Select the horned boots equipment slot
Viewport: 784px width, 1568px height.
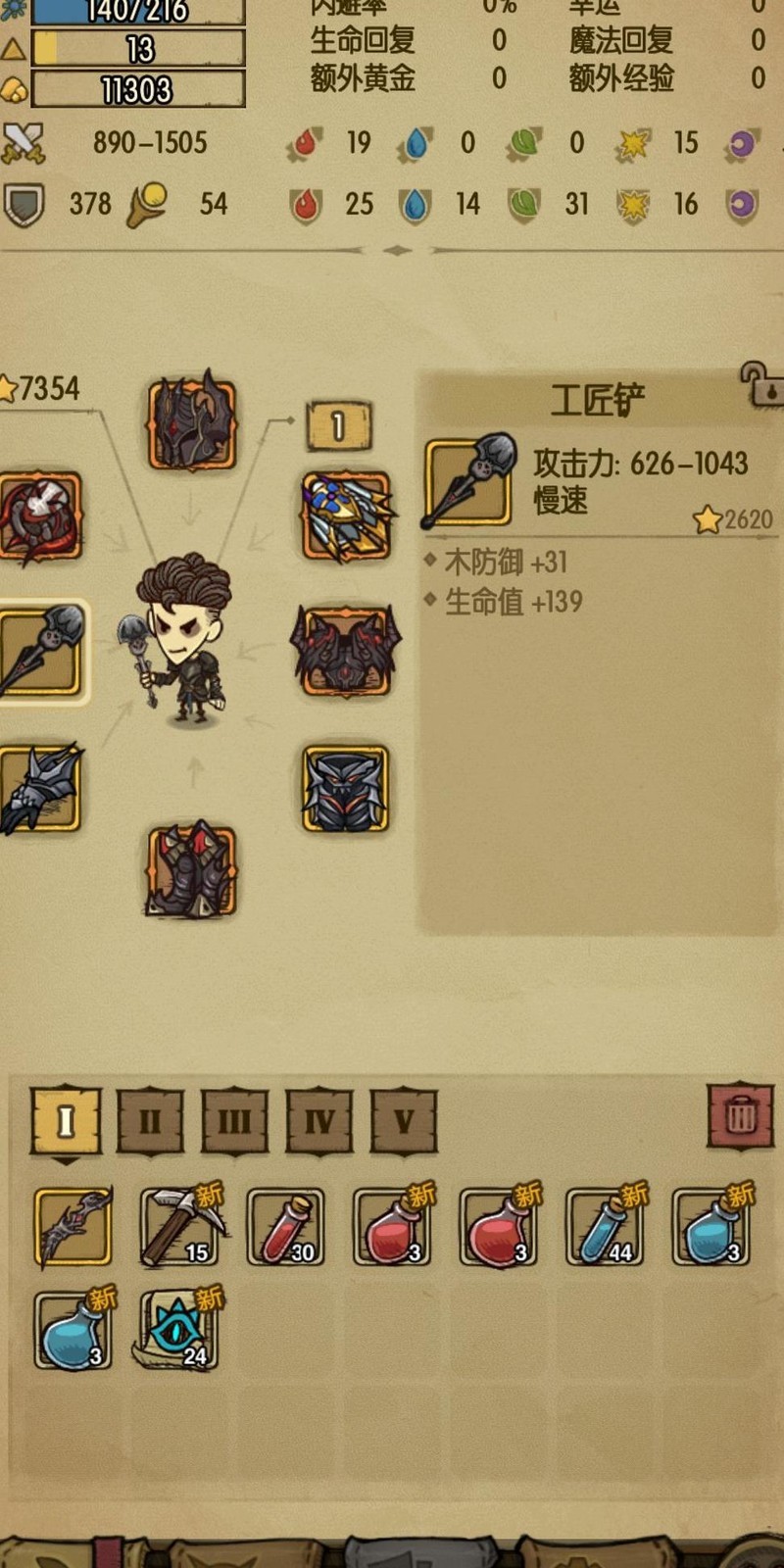192,871
